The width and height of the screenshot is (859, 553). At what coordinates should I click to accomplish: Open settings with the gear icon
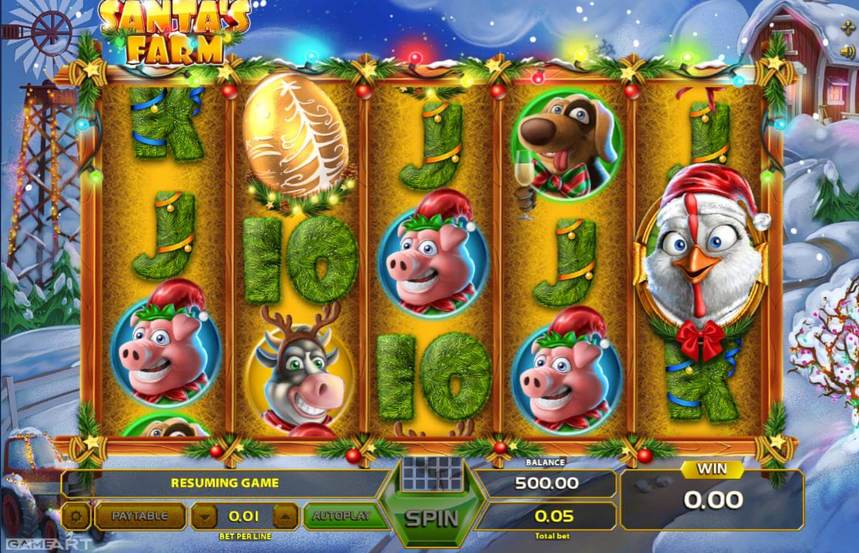pyautogui.click(x=77, y=516)
